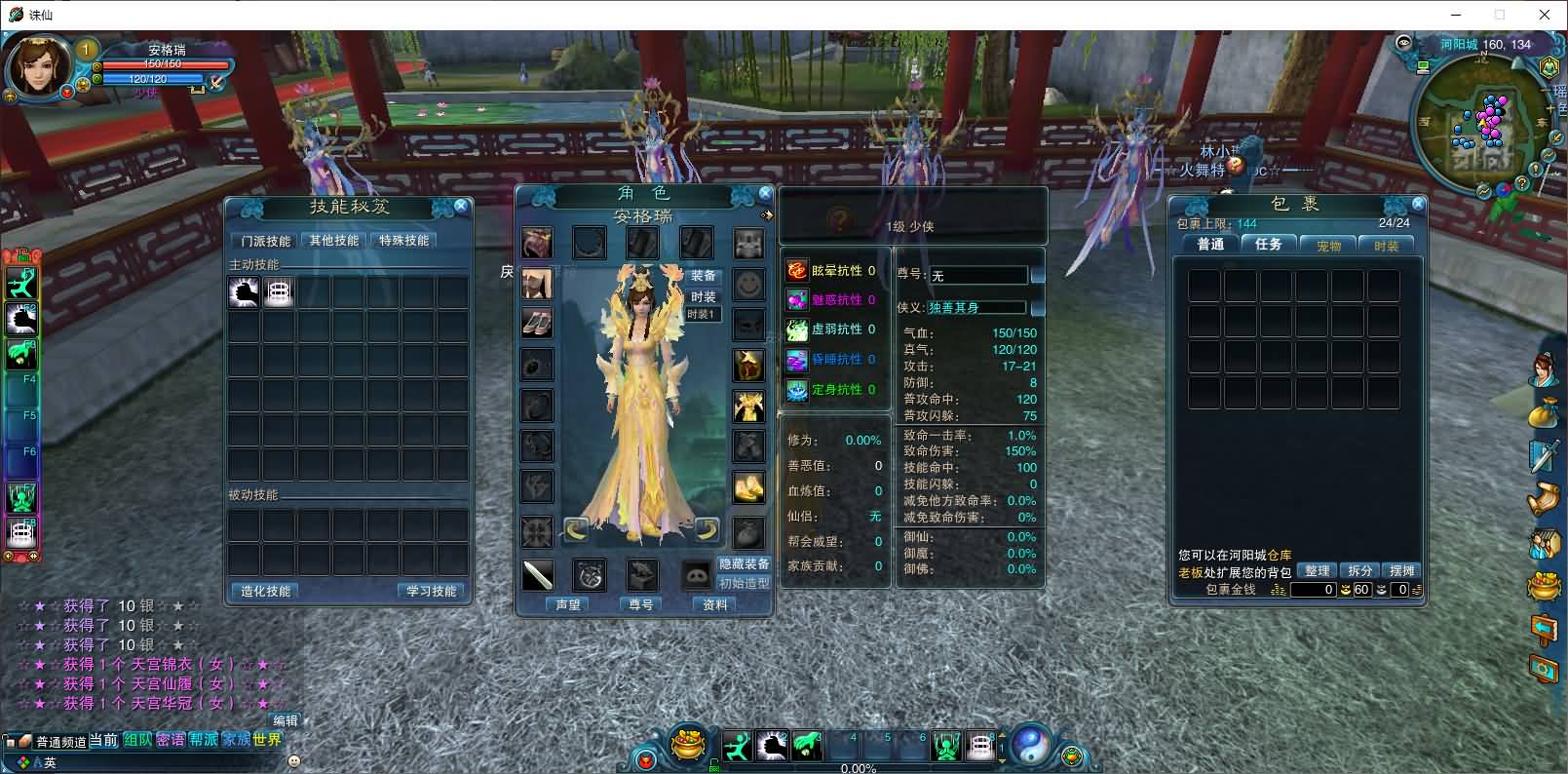Viewport: 1568px width, 774px height.
Task: Open the 宠物 bag tab
Action: 1328,246
